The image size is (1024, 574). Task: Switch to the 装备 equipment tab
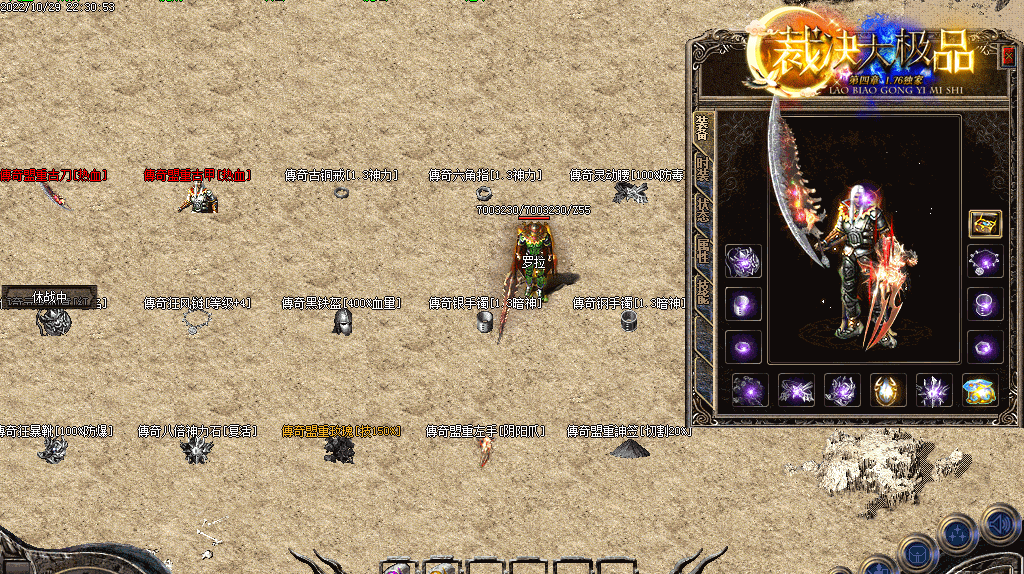click(702, 130)
